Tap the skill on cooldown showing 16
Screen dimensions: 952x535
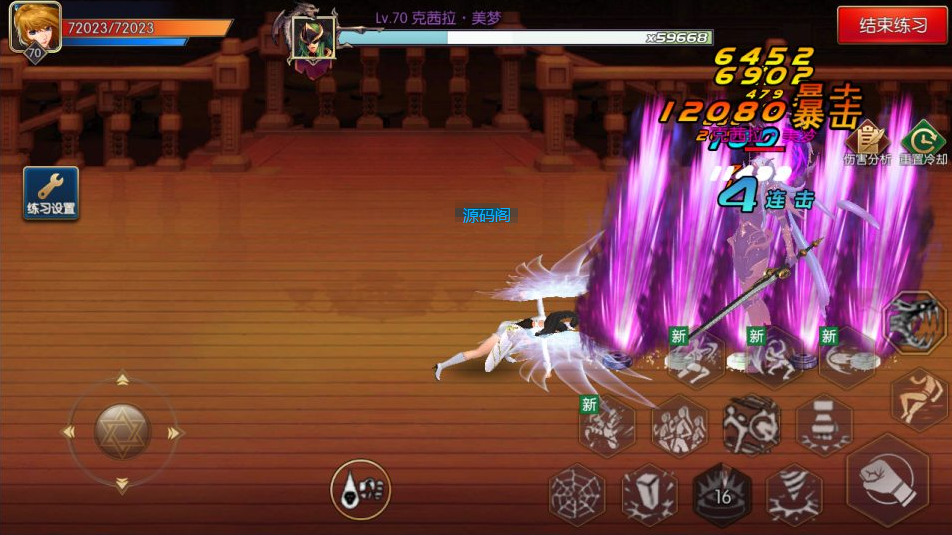pos(722,495)
